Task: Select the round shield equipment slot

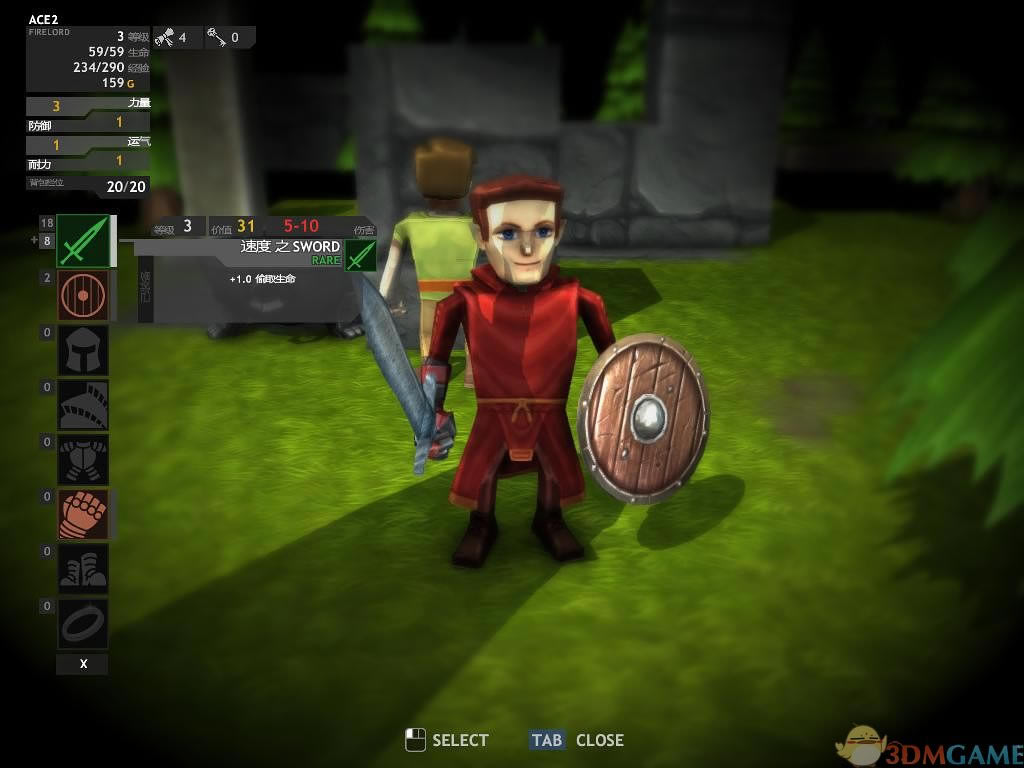Action: point(83,295)
